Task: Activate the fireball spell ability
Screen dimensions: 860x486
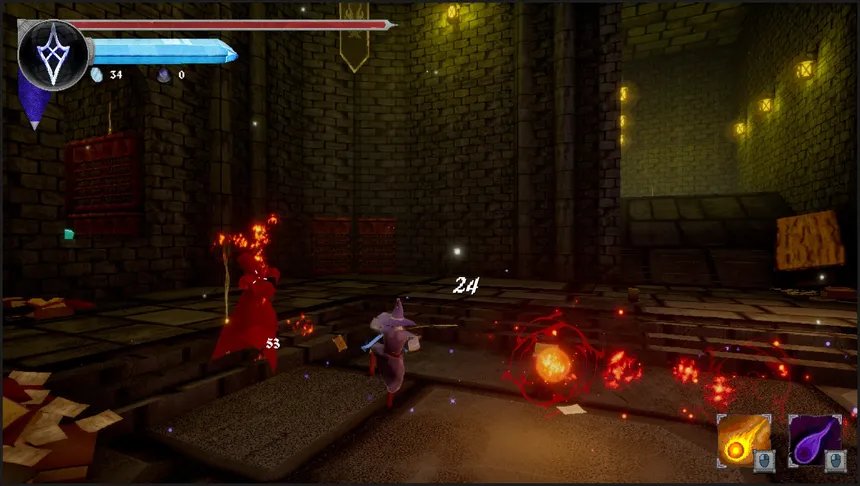Action: (x=743, y=440)
